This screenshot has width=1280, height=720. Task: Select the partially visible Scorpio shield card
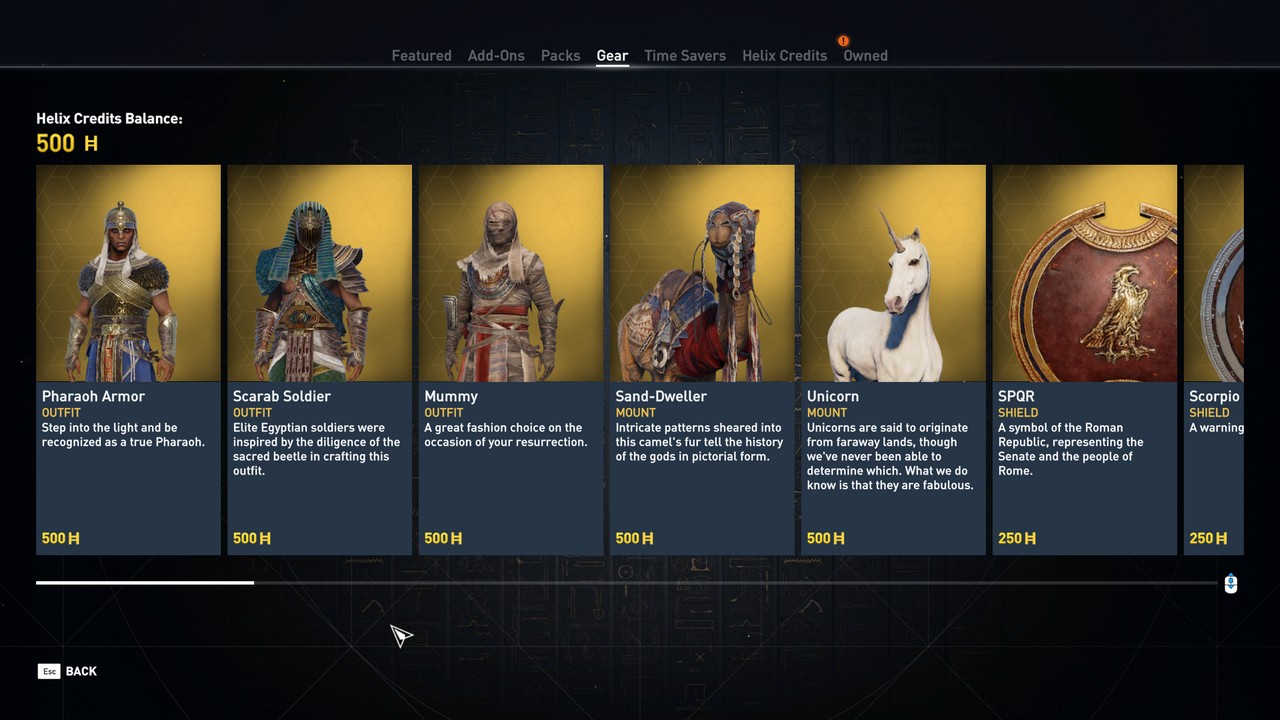click(1214, 359)
